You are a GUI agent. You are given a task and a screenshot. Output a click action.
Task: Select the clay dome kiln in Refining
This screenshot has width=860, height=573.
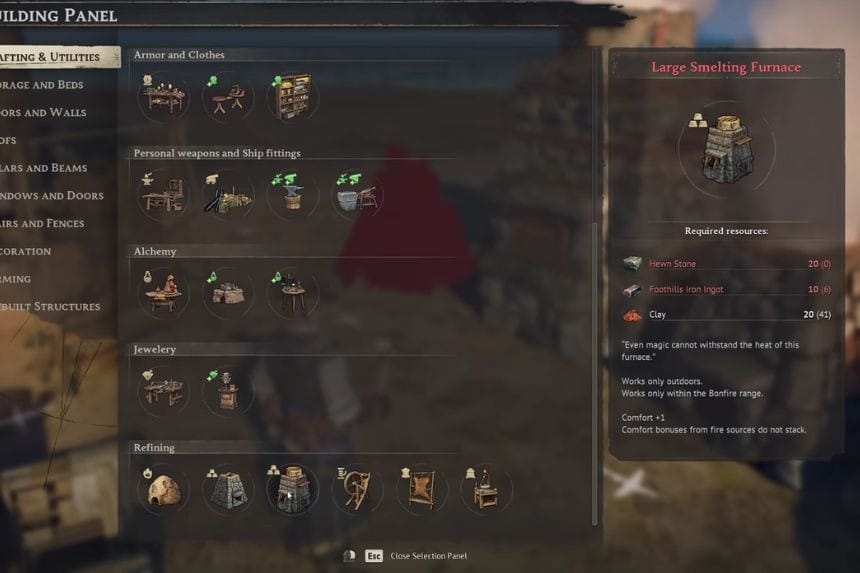(164, 489)
